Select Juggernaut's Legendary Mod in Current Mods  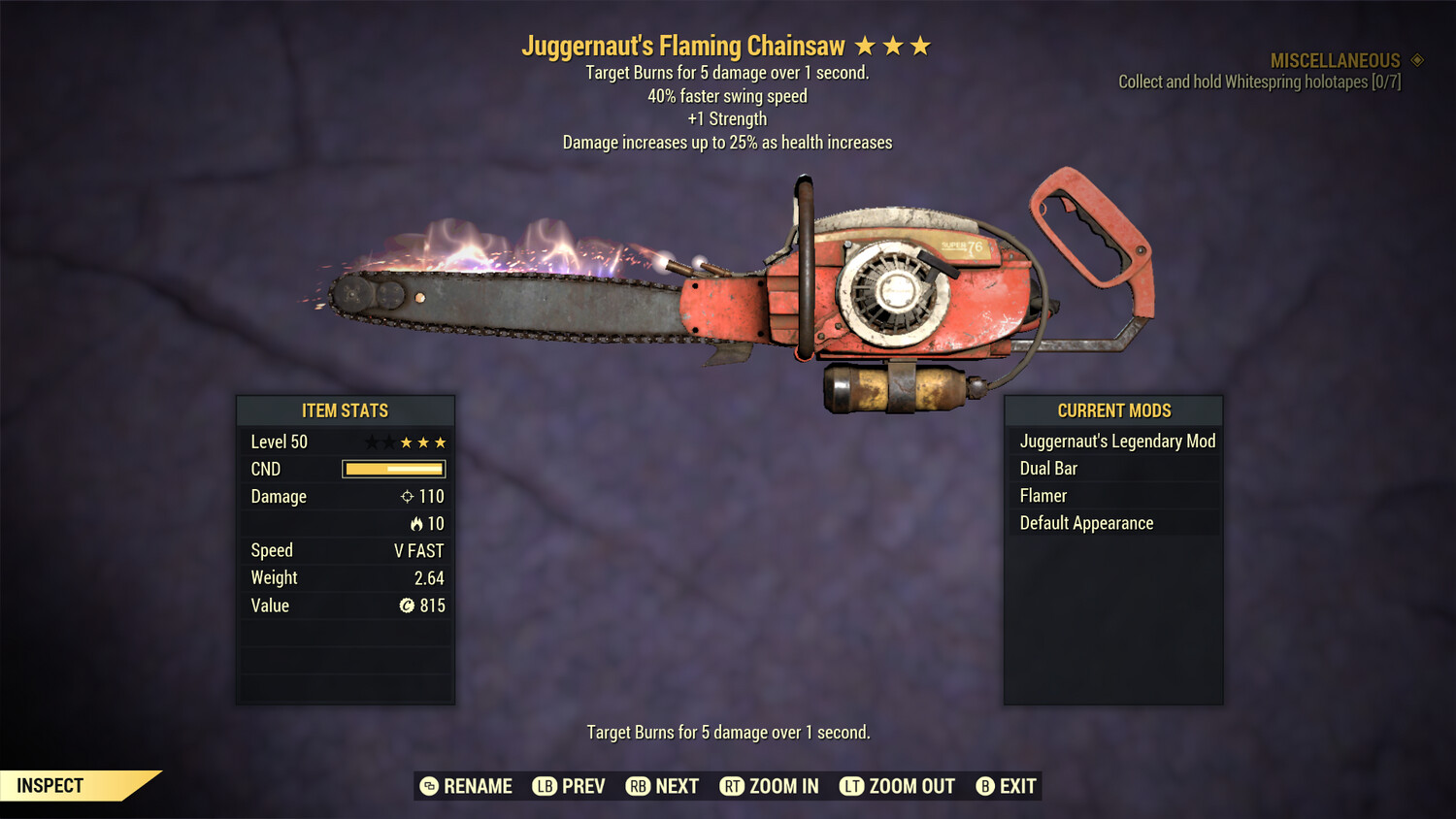1116,442
